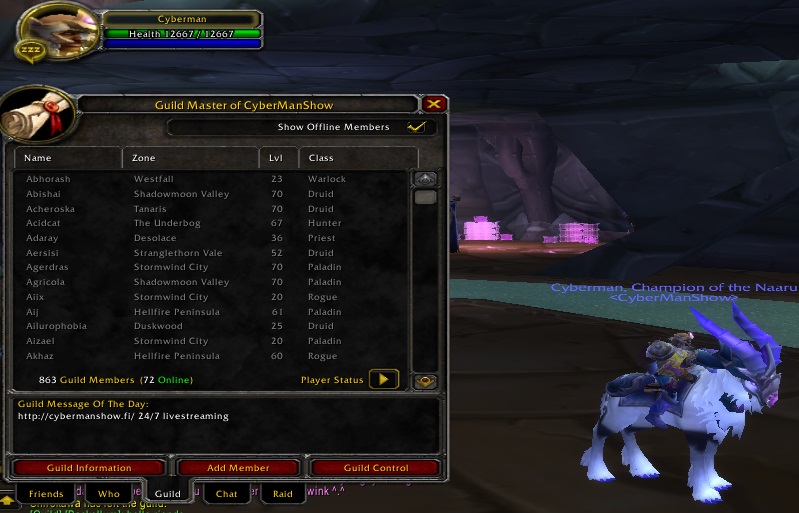Close the guild roster window
Image resolution: width=799 pixels, height=513 pixels.
pyautogui.click(x=433, y=104)
